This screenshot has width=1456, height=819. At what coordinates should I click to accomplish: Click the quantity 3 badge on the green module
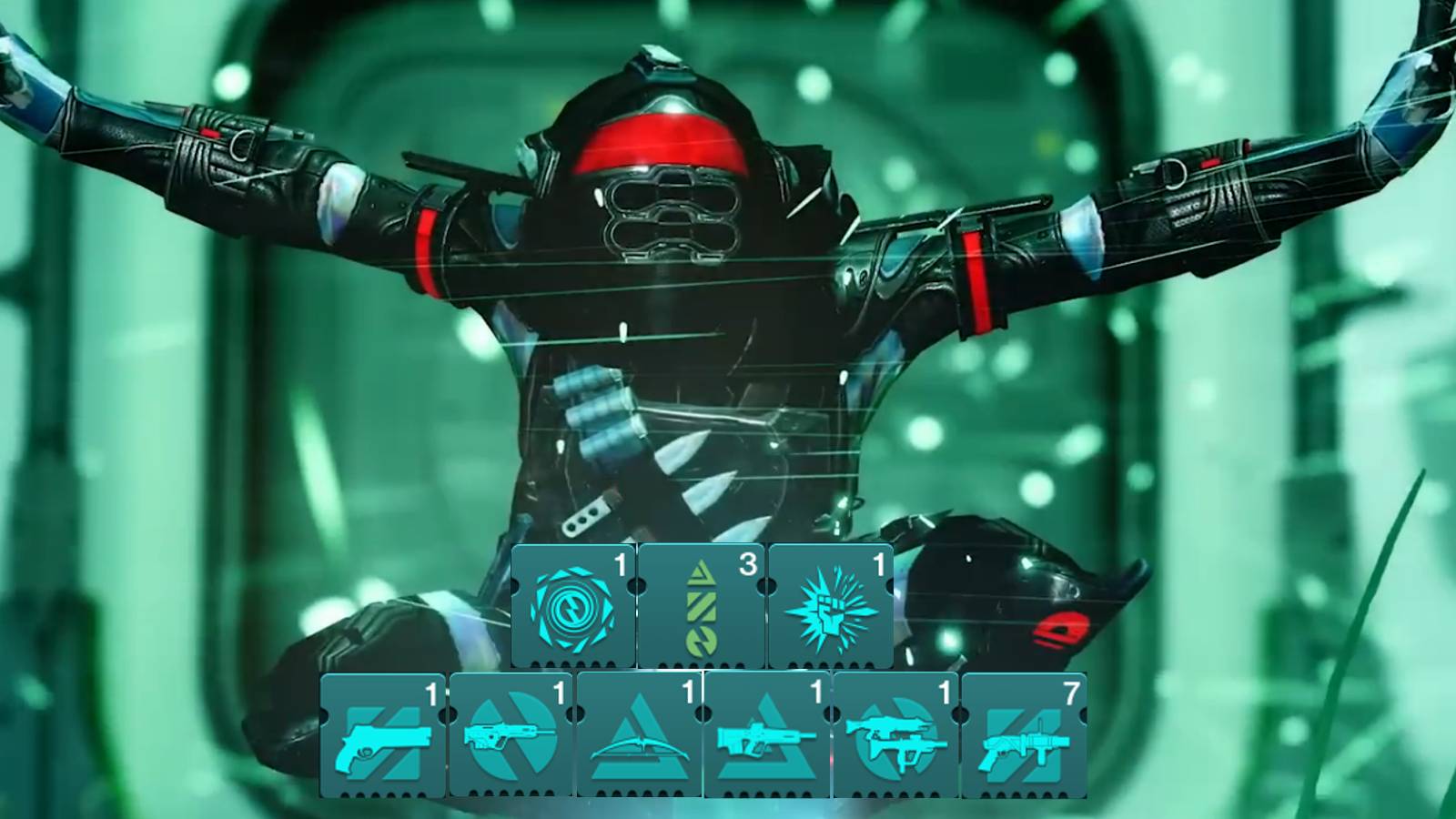pyautogui.click(x=746, y=564)
